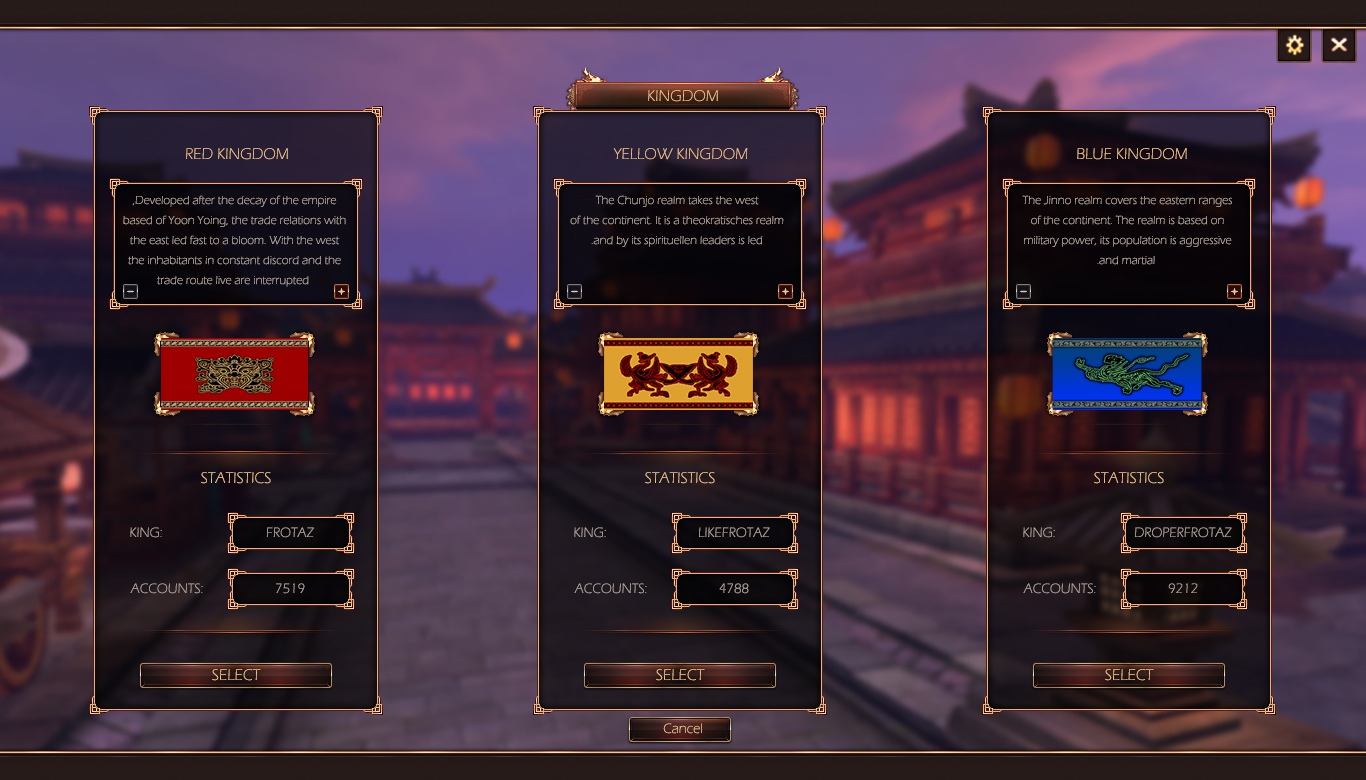Hit the minus button in Yellow Kingdom description
The width and height of the screenshot is (1366, 780).
pos(574,291)
